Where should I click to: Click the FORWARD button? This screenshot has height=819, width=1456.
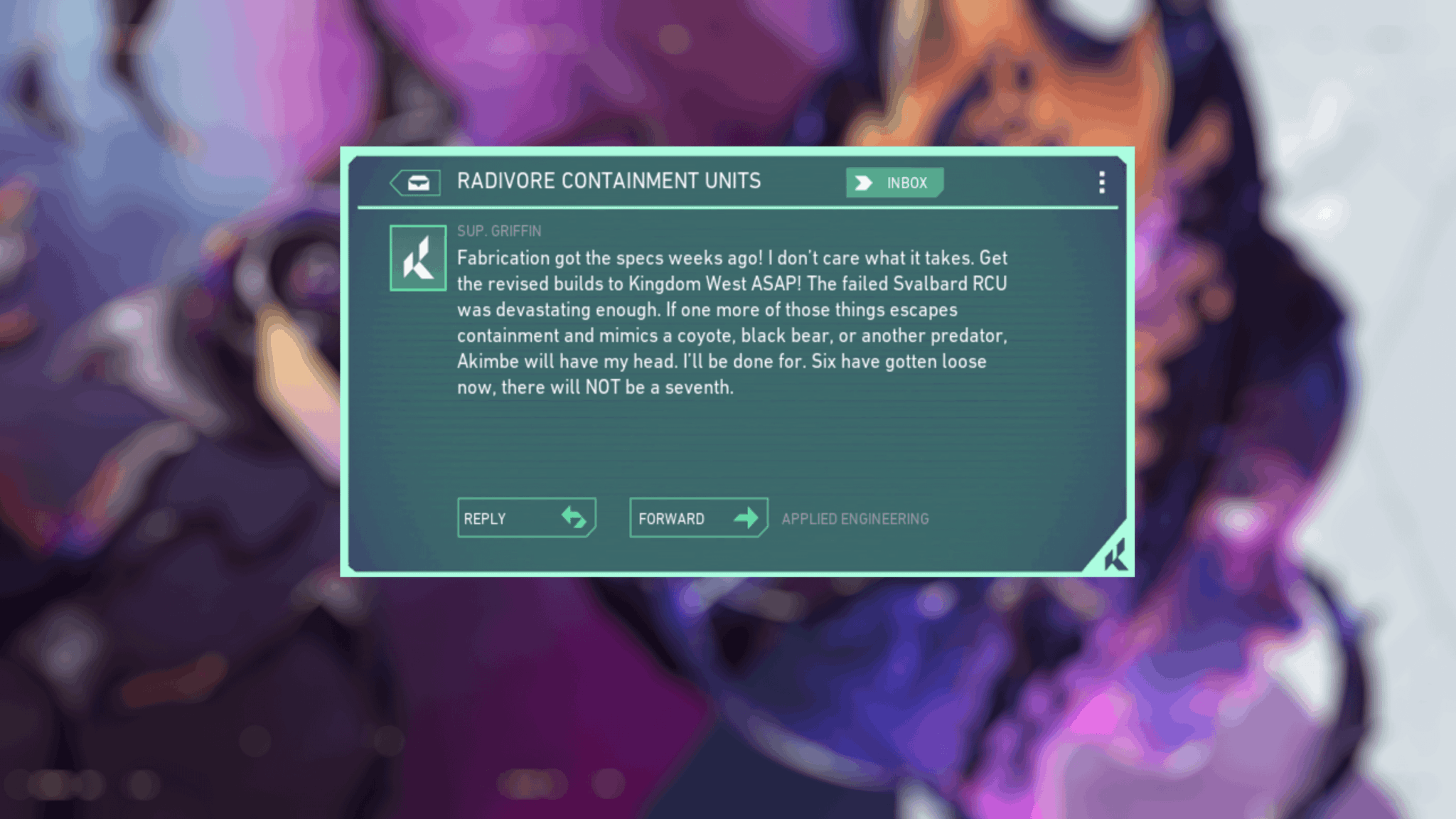[x=698, y=518]
